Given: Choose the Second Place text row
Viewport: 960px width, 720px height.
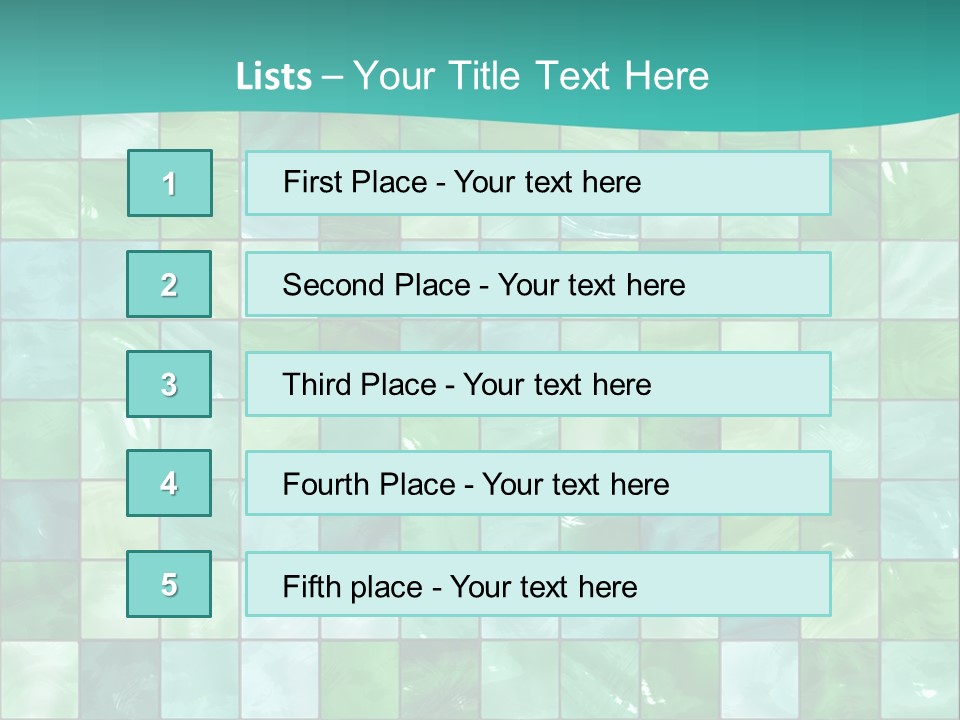Looking at the screenshot, I should pos(538,285).
